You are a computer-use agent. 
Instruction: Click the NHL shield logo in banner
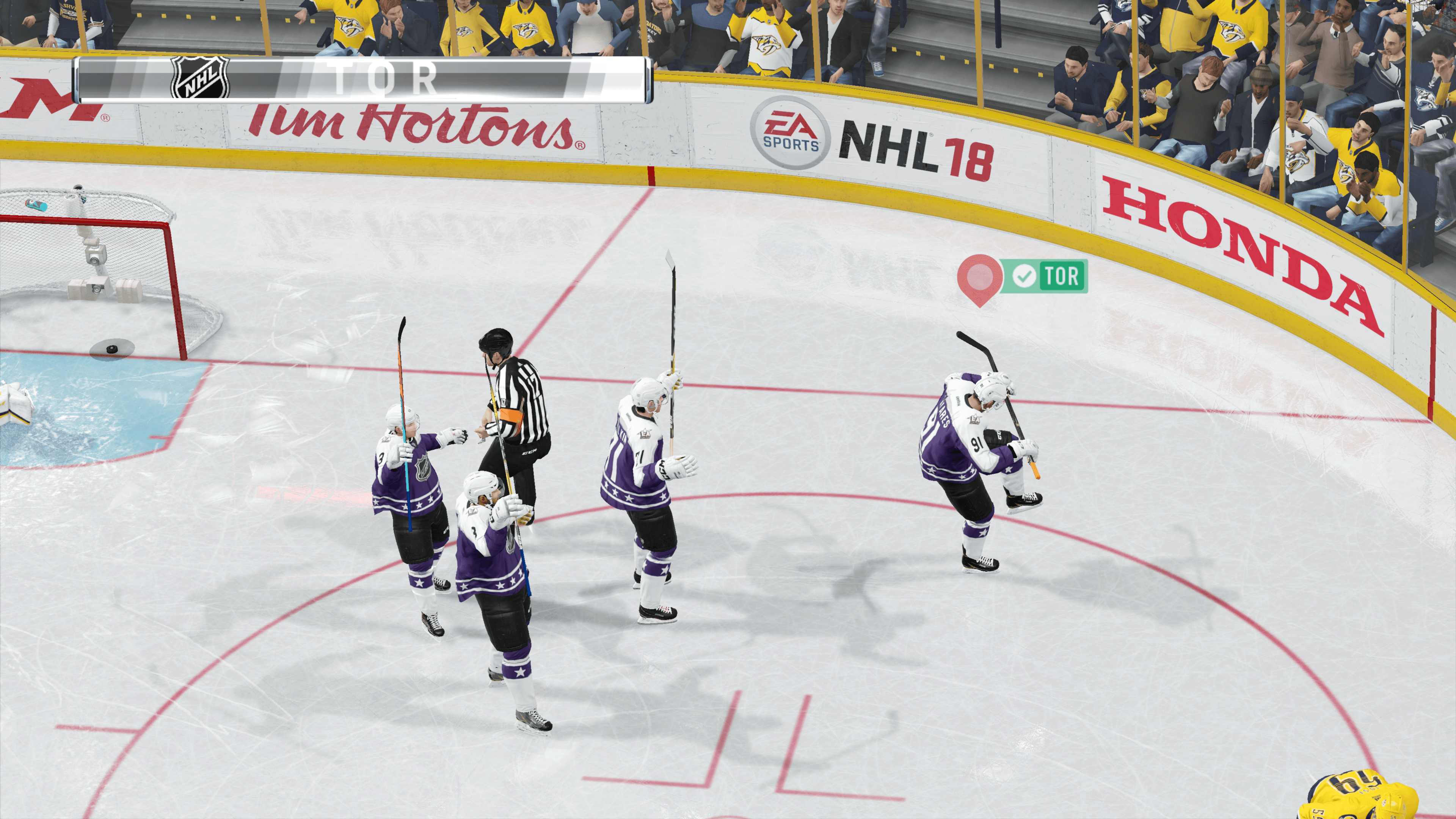pos(200,78)
